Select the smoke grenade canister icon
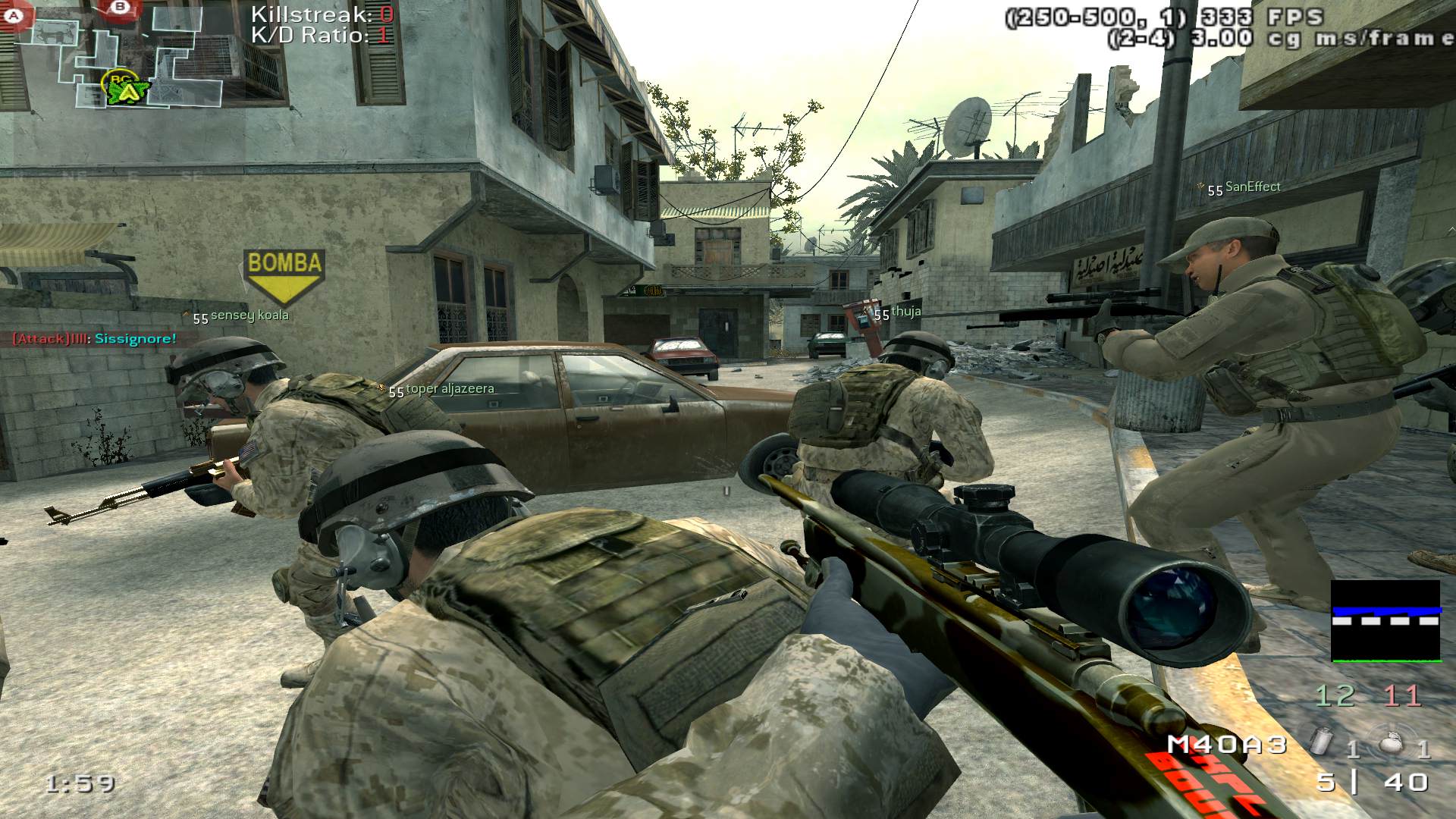Screen dimensions: 1456x819 (1322, 741)
